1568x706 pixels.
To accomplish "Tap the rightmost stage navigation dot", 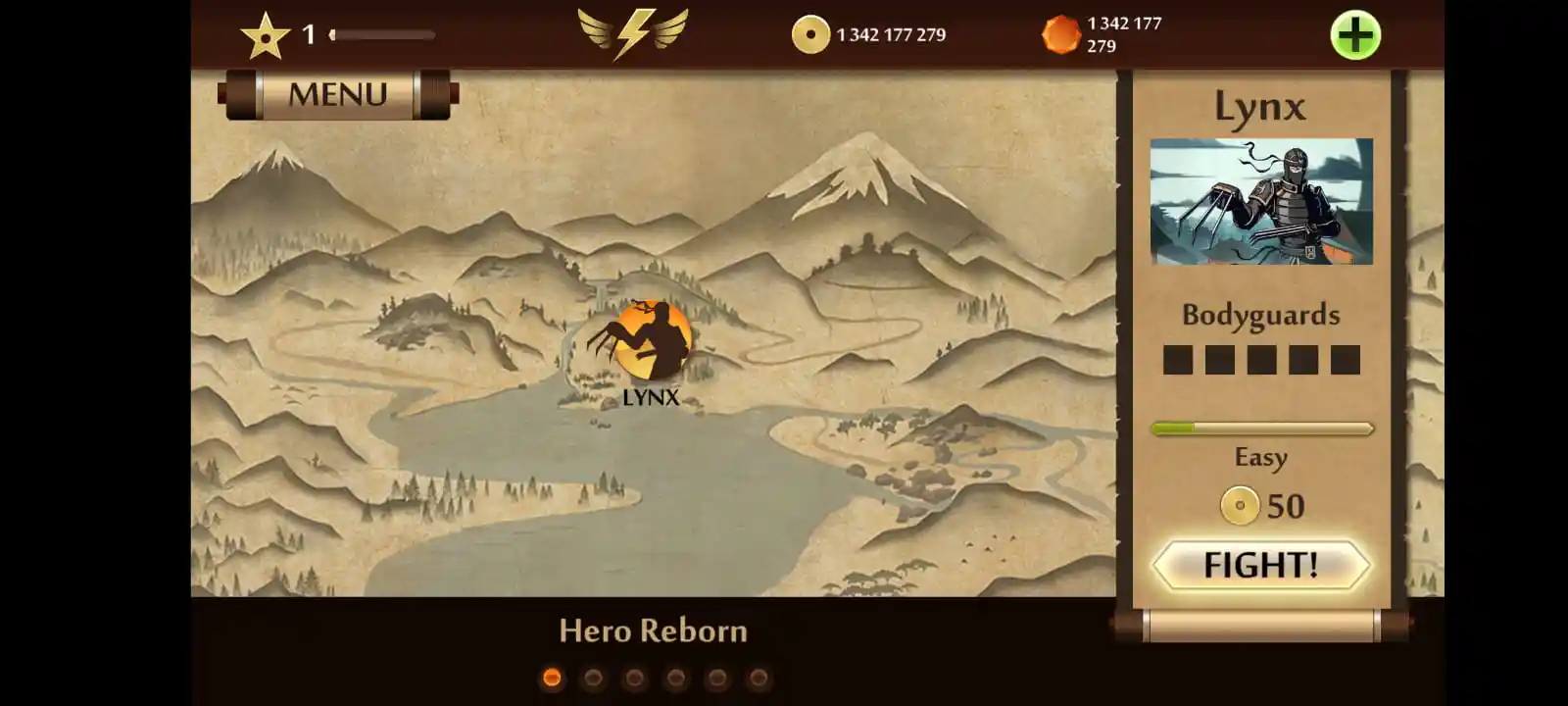I will (x=758, y=676).
